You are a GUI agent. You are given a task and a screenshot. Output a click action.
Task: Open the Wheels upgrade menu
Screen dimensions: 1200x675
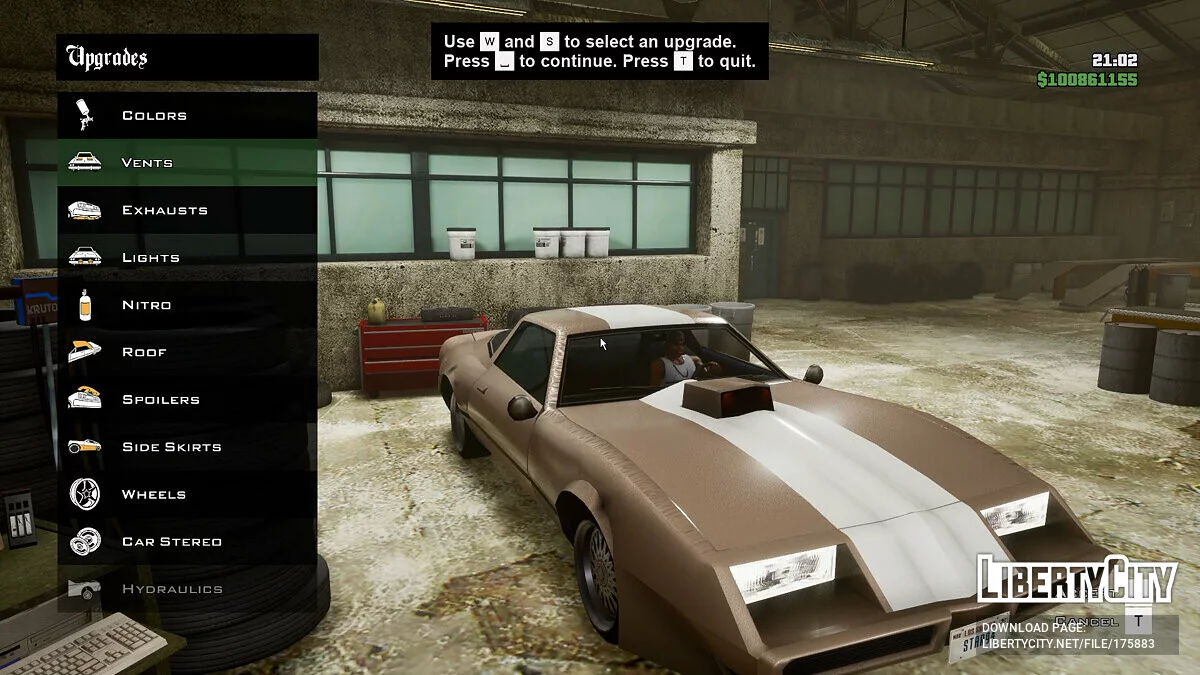click(x=153, y=494)
